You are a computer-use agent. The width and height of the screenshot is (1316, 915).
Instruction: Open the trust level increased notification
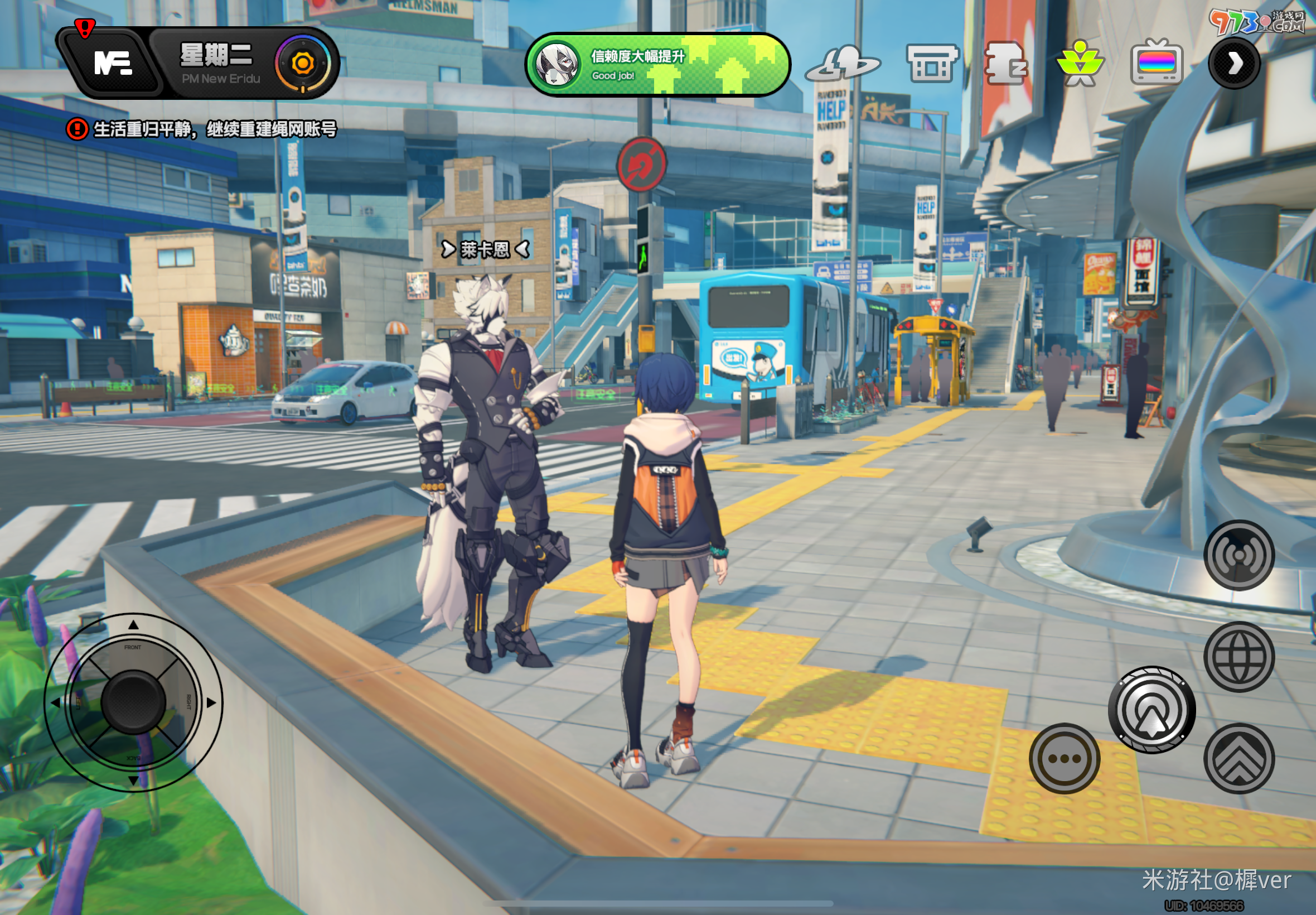(x=657, y=65)
